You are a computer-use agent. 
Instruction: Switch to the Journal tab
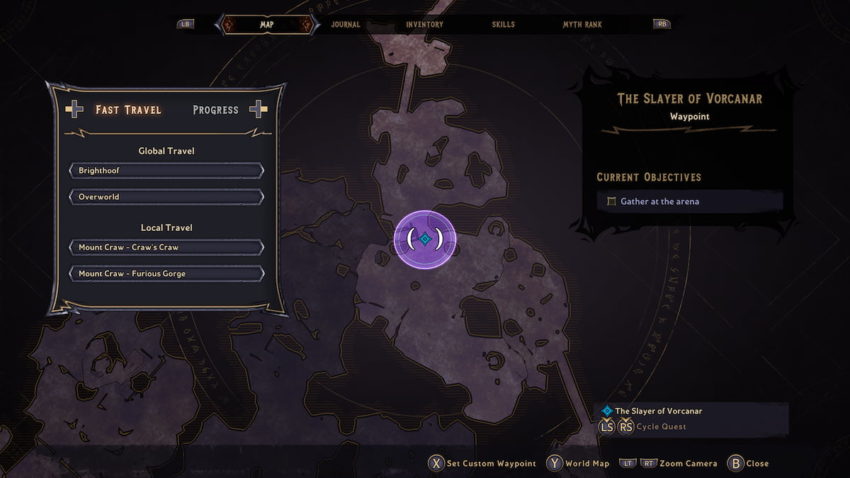click(346, 24)
